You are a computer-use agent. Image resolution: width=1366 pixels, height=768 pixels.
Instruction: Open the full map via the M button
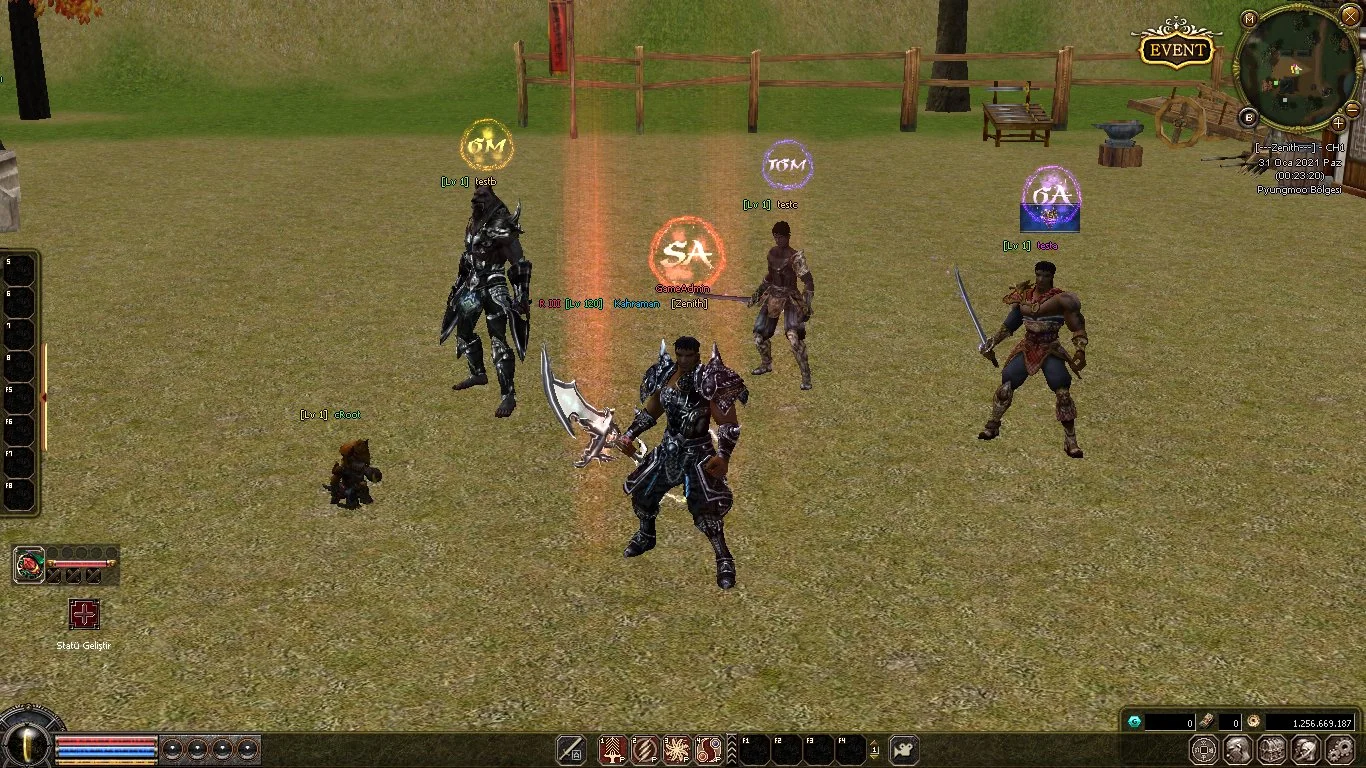(1250, 18)
